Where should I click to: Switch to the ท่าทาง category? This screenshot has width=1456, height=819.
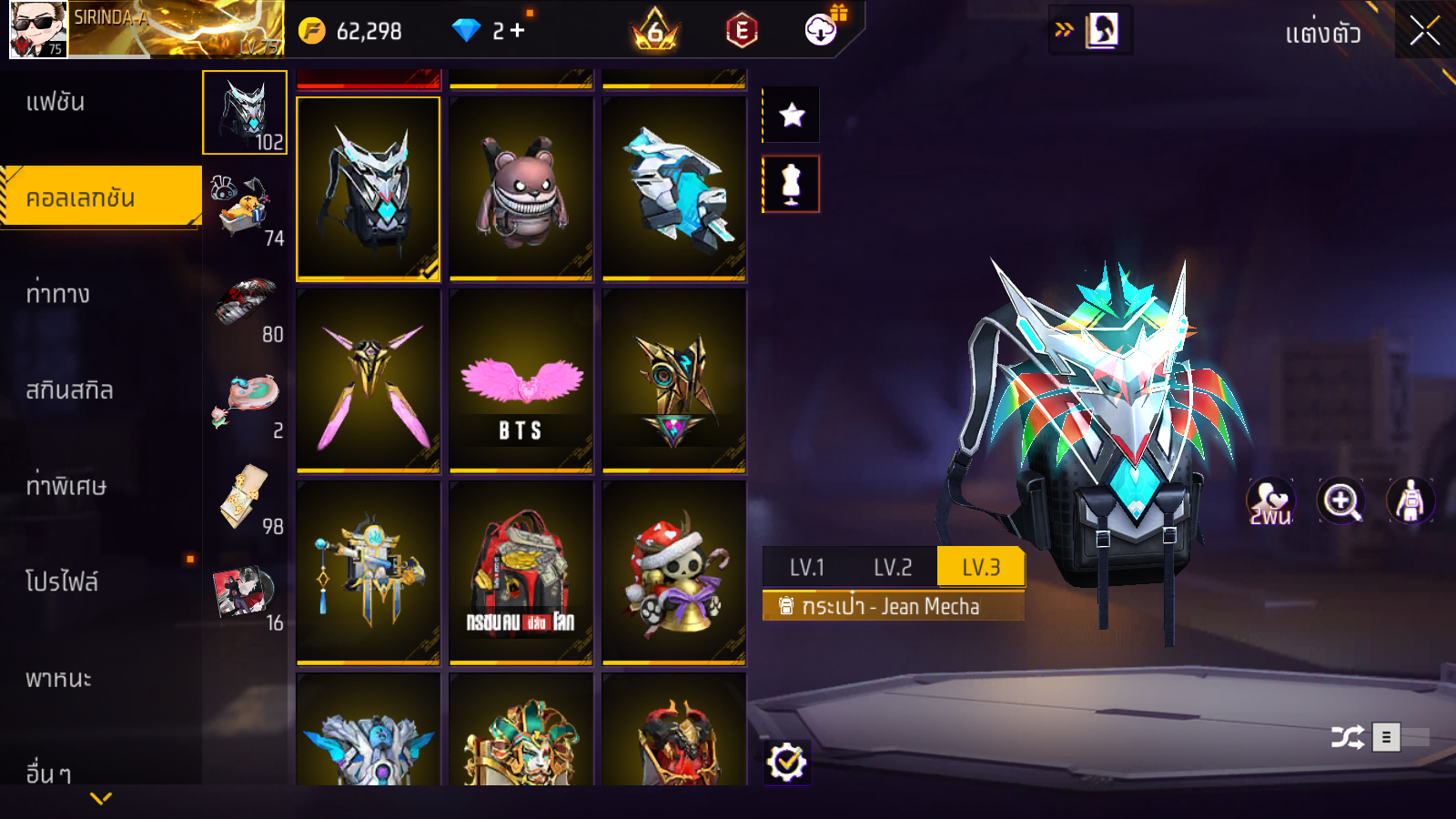coord(57,294)
